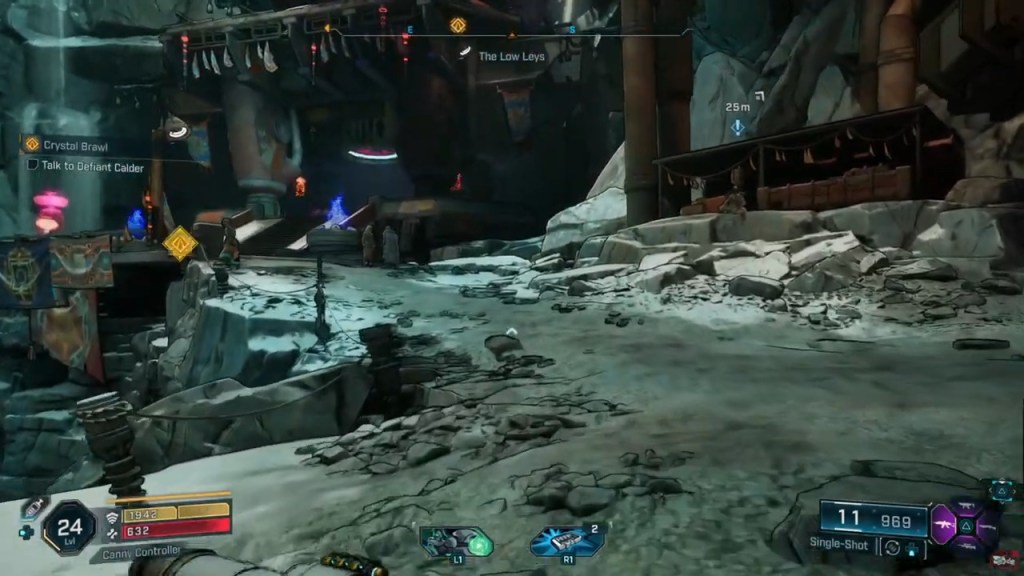This screenshot has width=1024, height=576.
Task: Open the Crystal Brawl quest tracker
Action: 77,145
